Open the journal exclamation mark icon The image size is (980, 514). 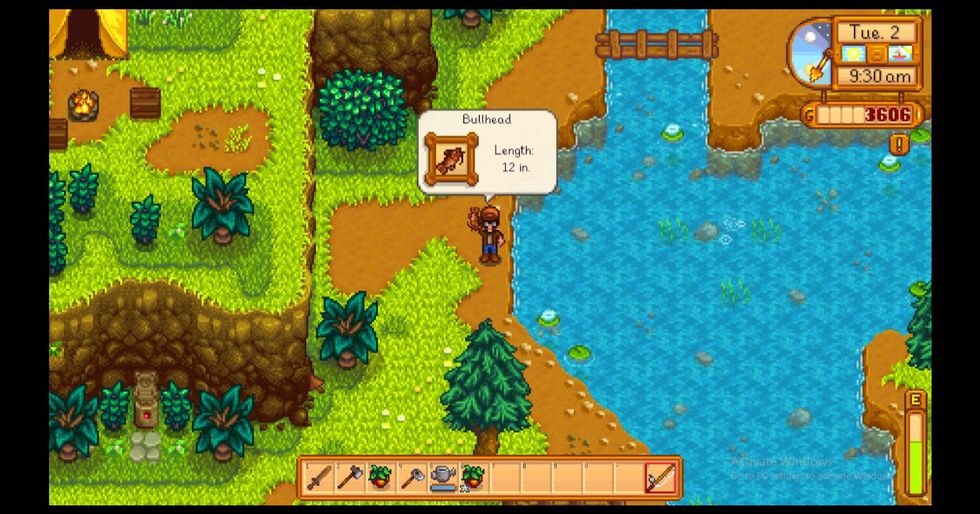(x=898, y=145)
